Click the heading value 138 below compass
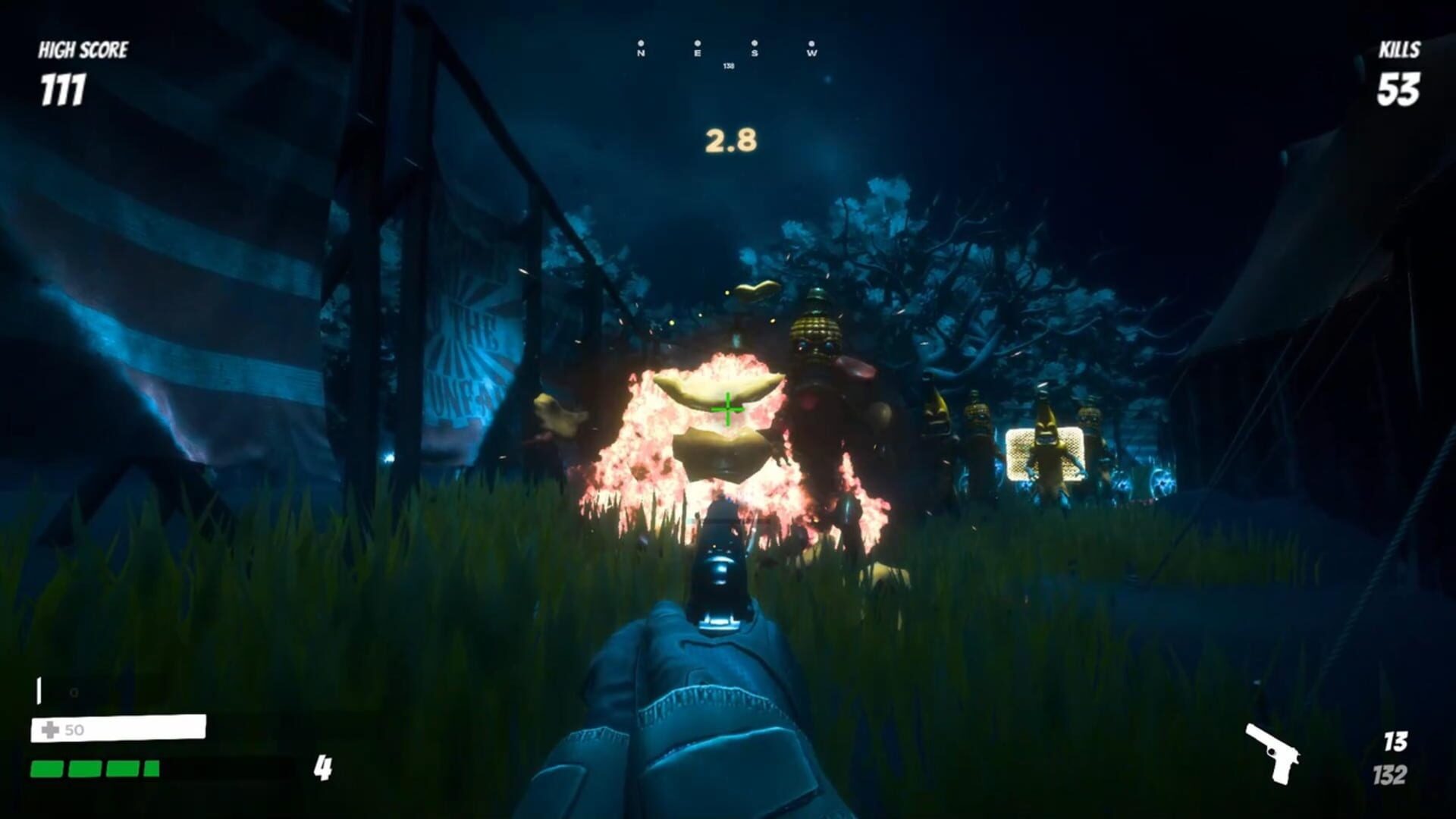 (729, 66)
